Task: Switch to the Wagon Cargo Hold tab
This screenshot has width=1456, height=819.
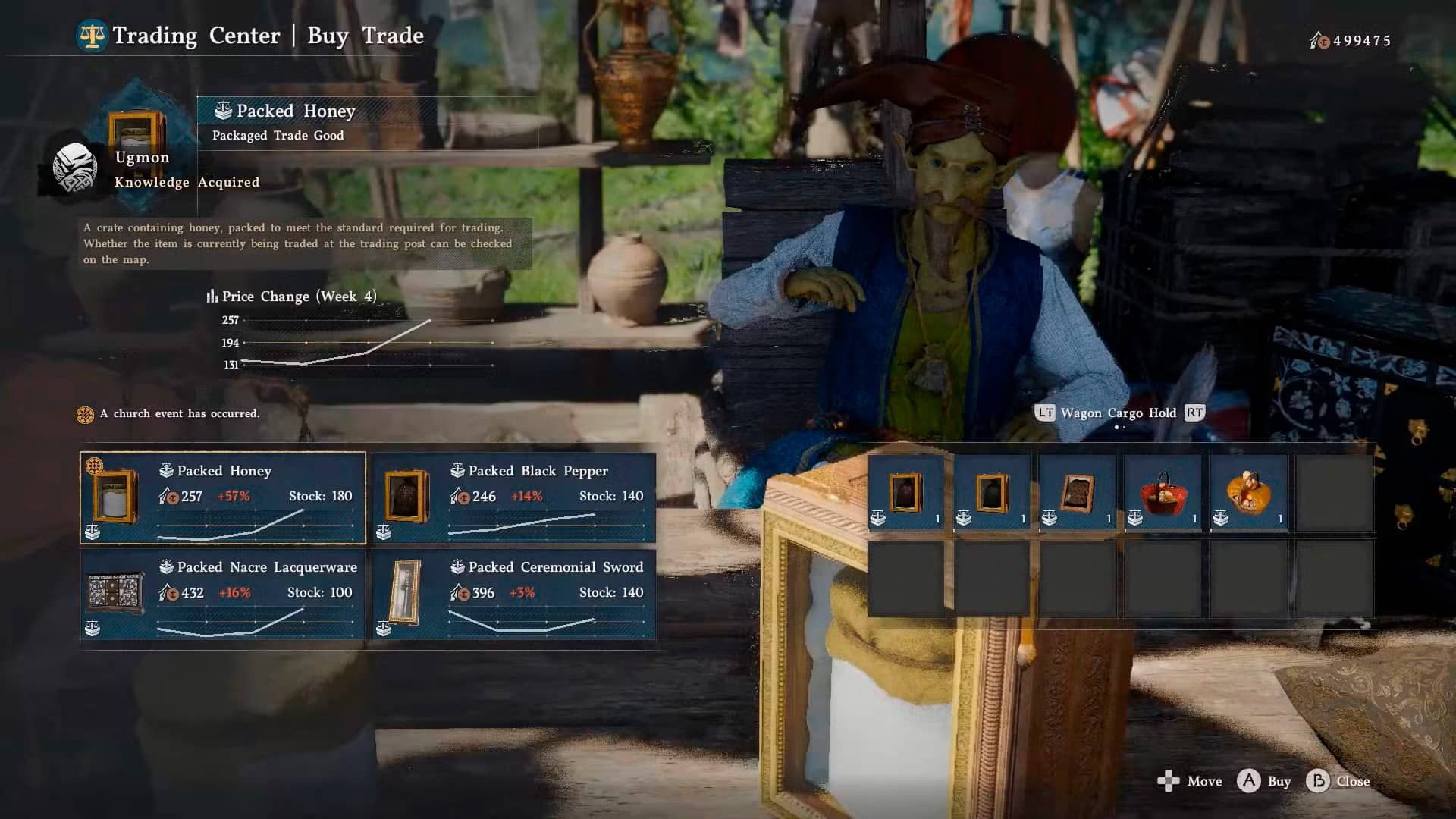Action: point(1118,413)
